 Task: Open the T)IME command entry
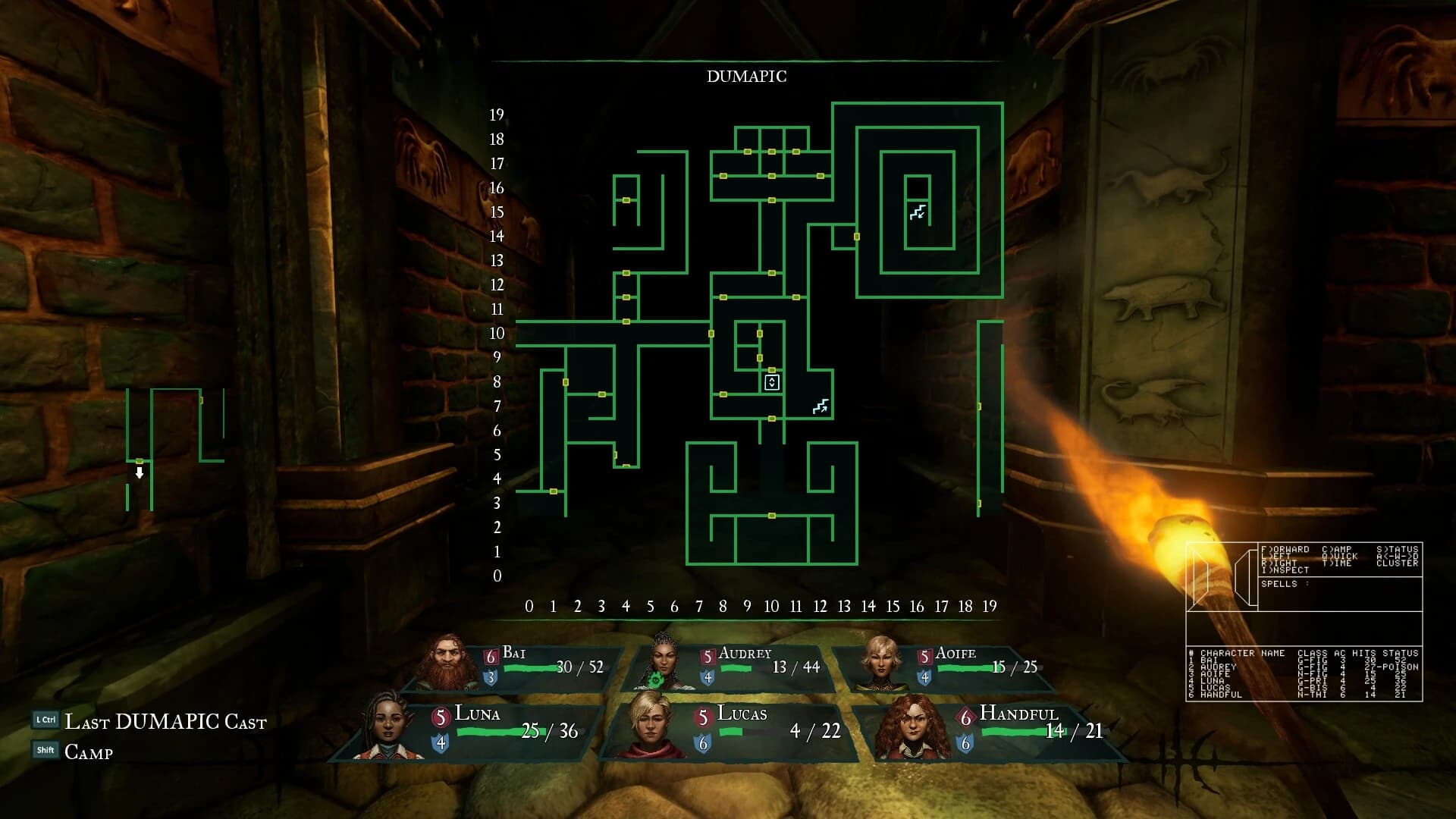coord(1336,563)
